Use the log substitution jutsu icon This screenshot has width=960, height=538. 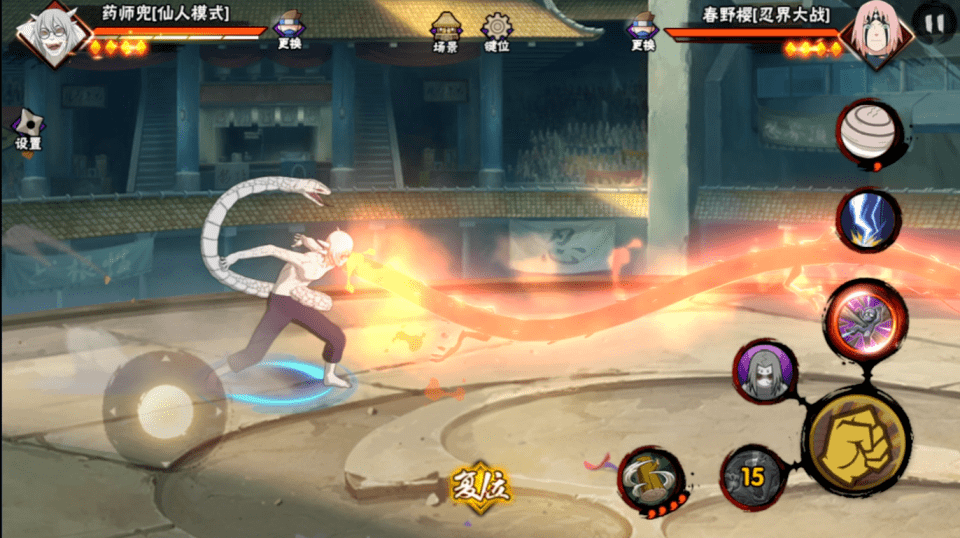tap(650, 478)
